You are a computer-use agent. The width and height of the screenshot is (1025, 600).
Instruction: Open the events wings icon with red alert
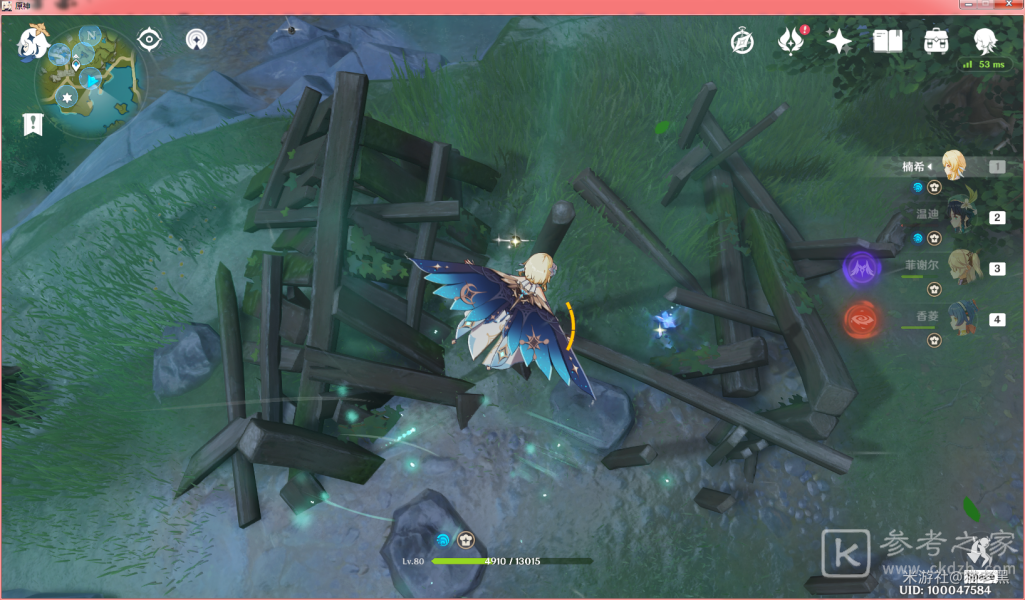[790, 42]
